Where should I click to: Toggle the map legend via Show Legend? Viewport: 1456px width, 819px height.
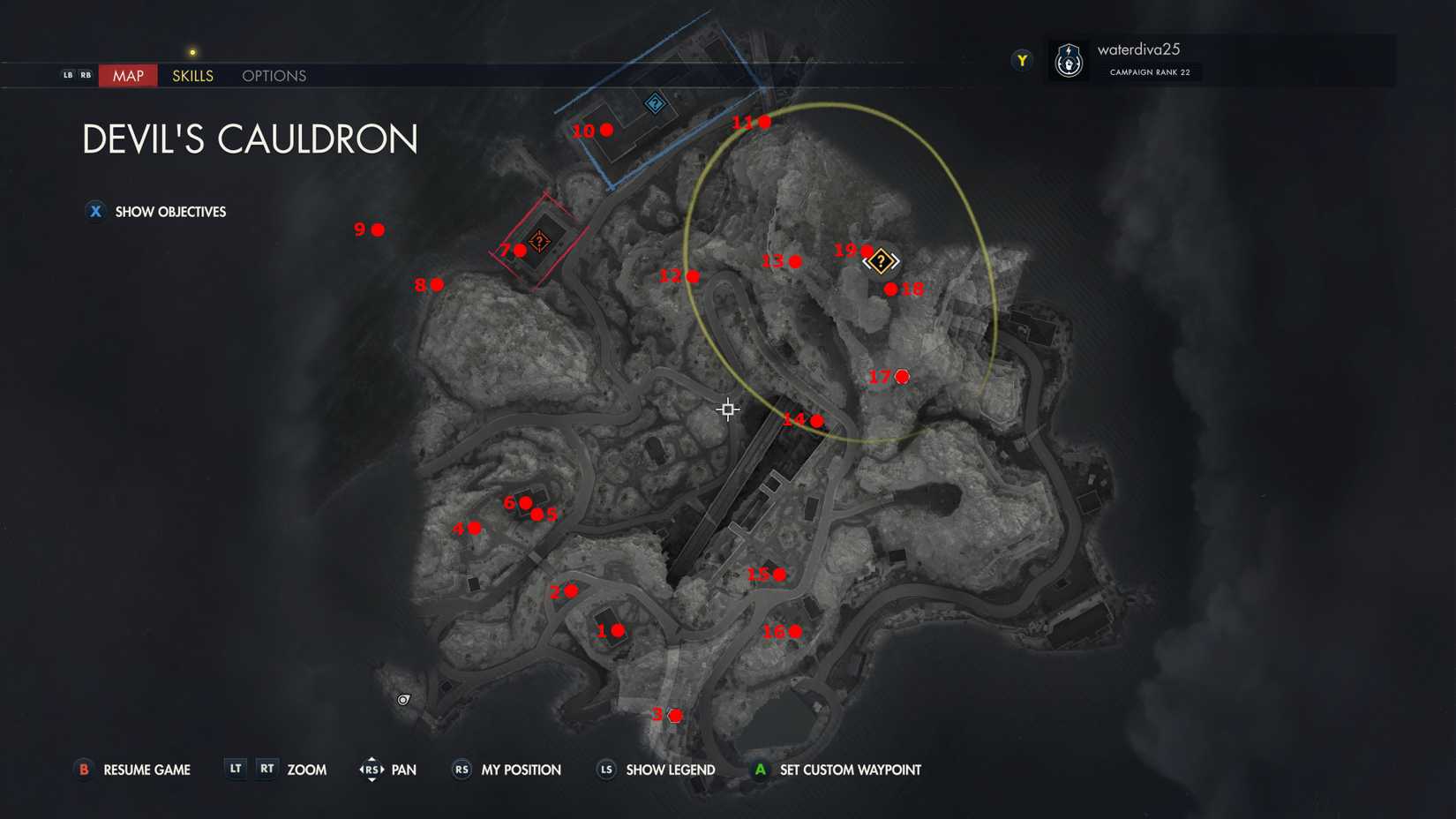[x=670, y=770]
